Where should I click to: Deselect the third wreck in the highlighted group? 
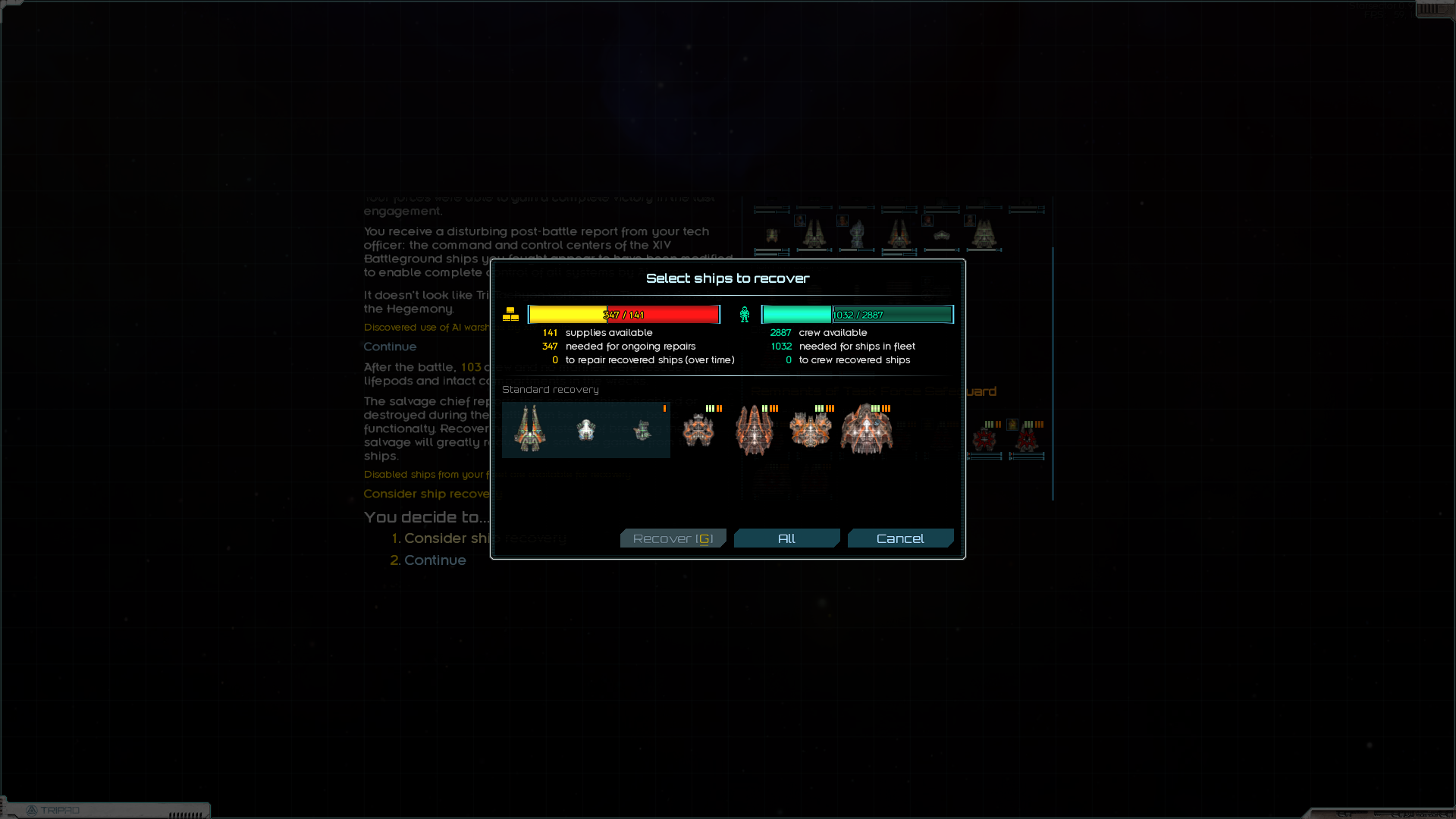643,430
